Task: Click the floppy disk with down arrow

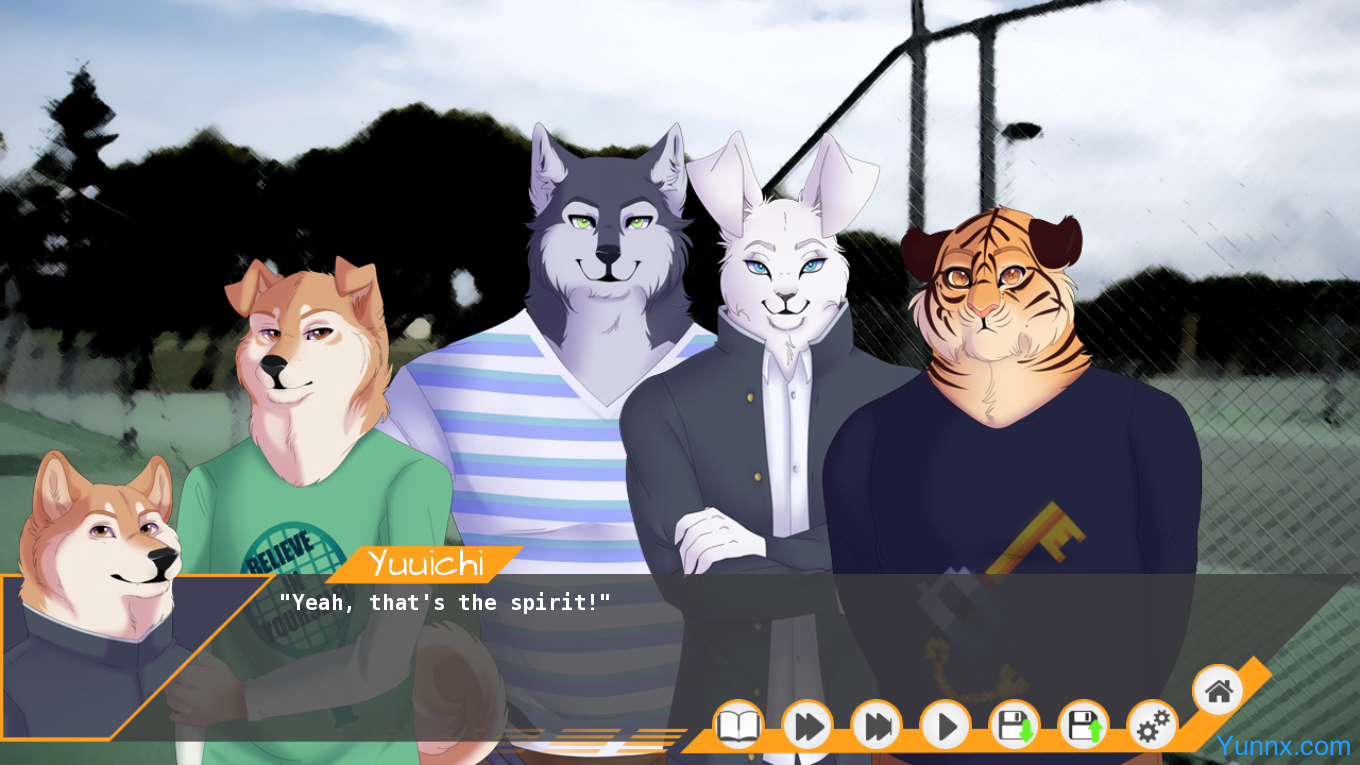Action: [x=1014, y=725]
